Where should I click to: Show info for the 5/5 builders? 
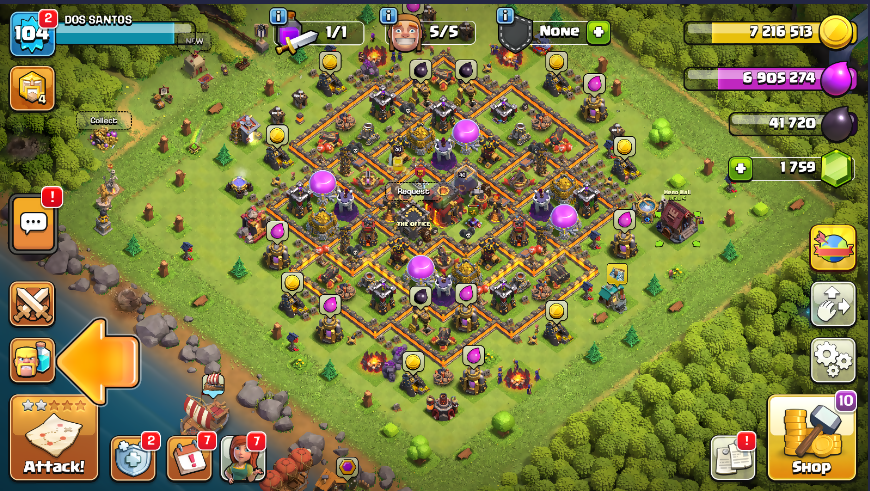(388, 16)
